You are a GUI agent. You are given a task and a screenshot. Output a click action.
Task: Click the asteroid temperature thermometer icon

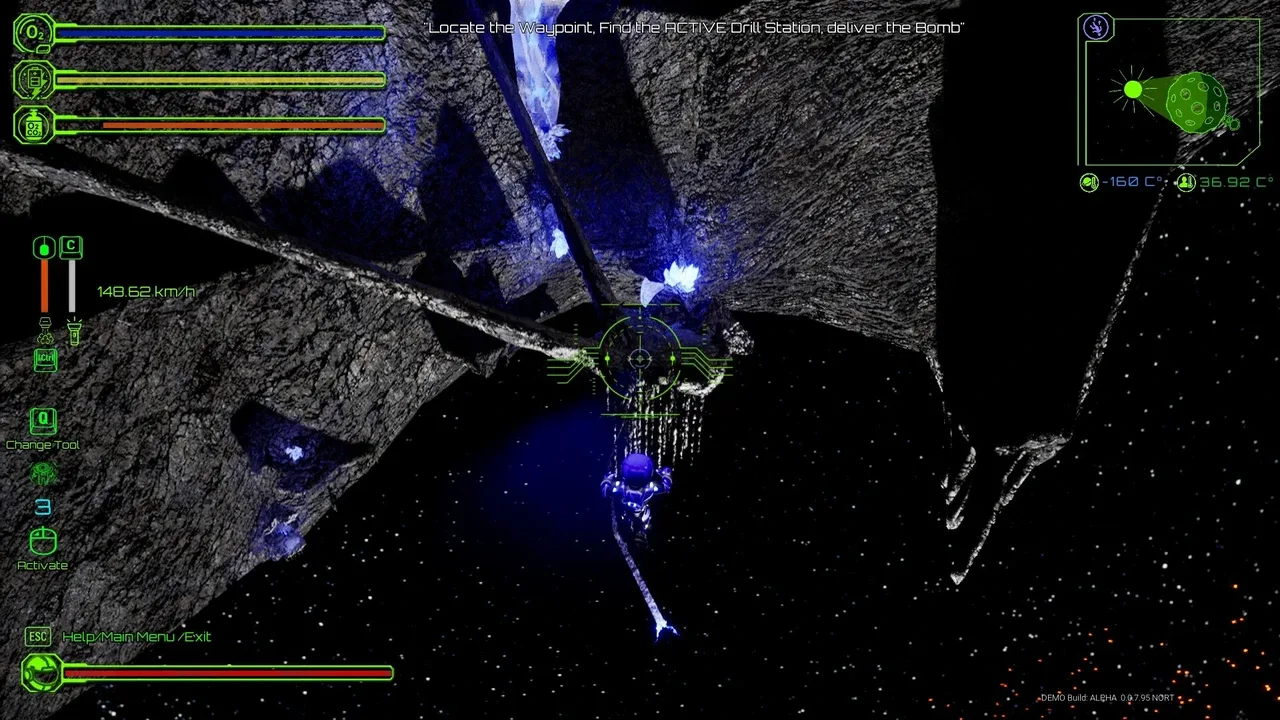[x=1090, y=183]
